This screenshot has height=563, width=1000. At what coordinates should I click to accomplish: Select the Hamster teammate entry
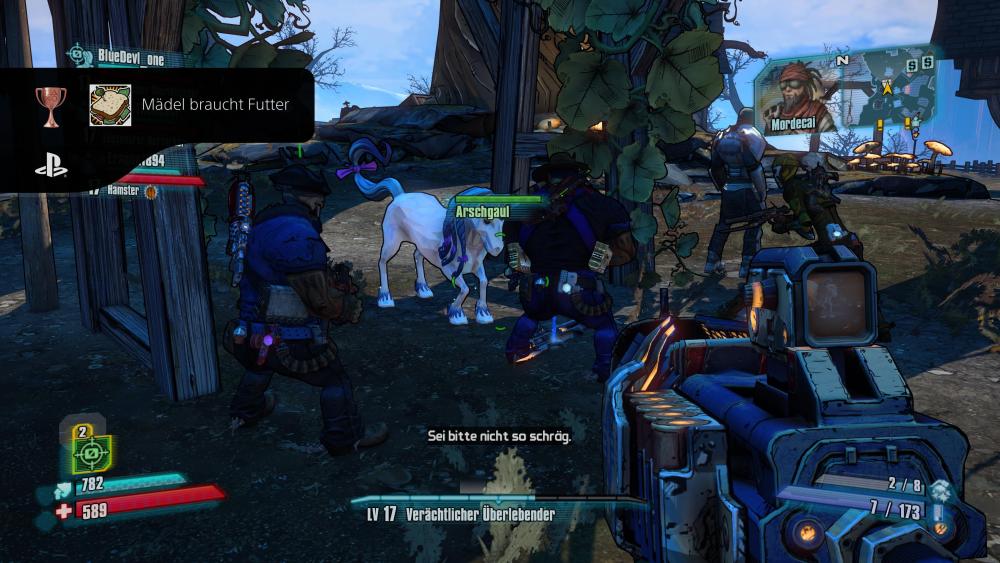(125, 189)
